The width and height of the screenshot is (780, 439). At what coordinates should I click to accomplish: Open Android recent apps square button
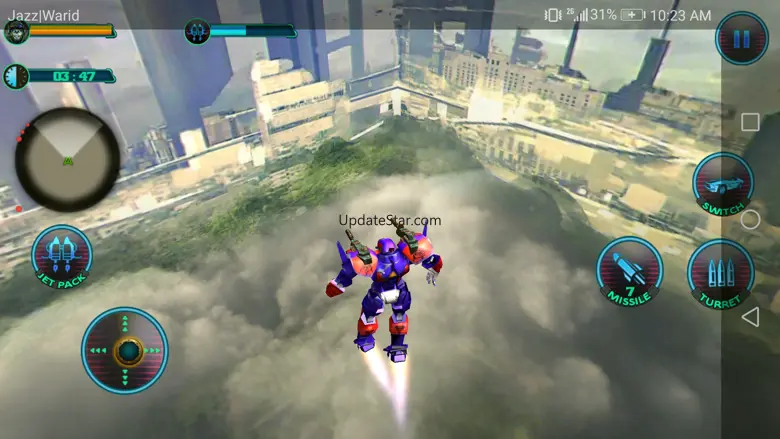pos(750,122)
